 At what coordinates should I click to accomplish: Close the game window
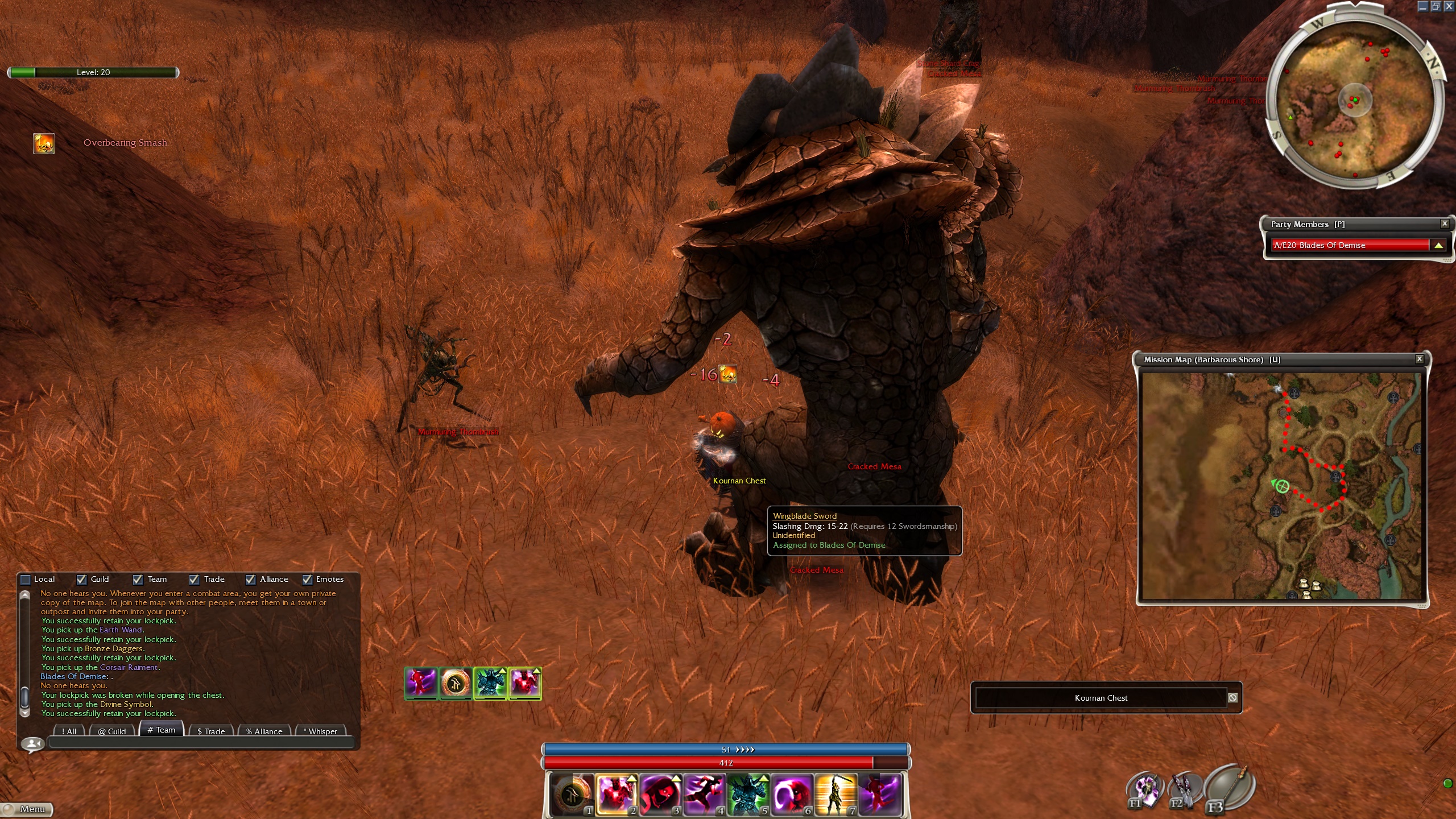[1449, 6]
